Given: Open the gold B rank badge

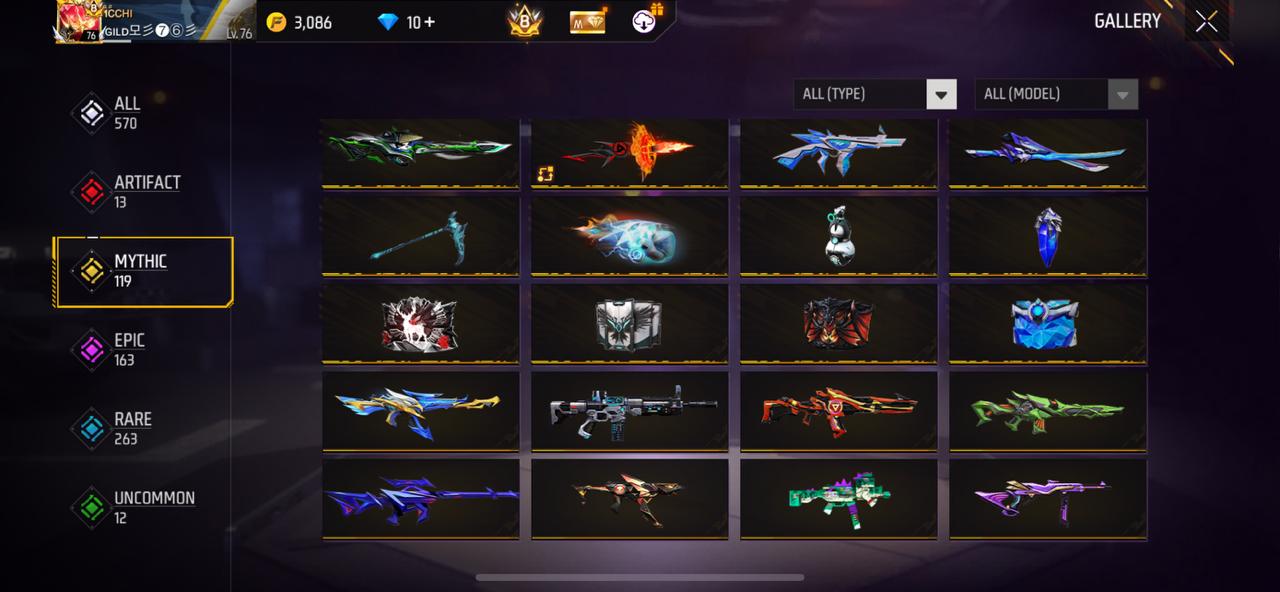Looking at the screenshot, I should (x=524, y=22).
